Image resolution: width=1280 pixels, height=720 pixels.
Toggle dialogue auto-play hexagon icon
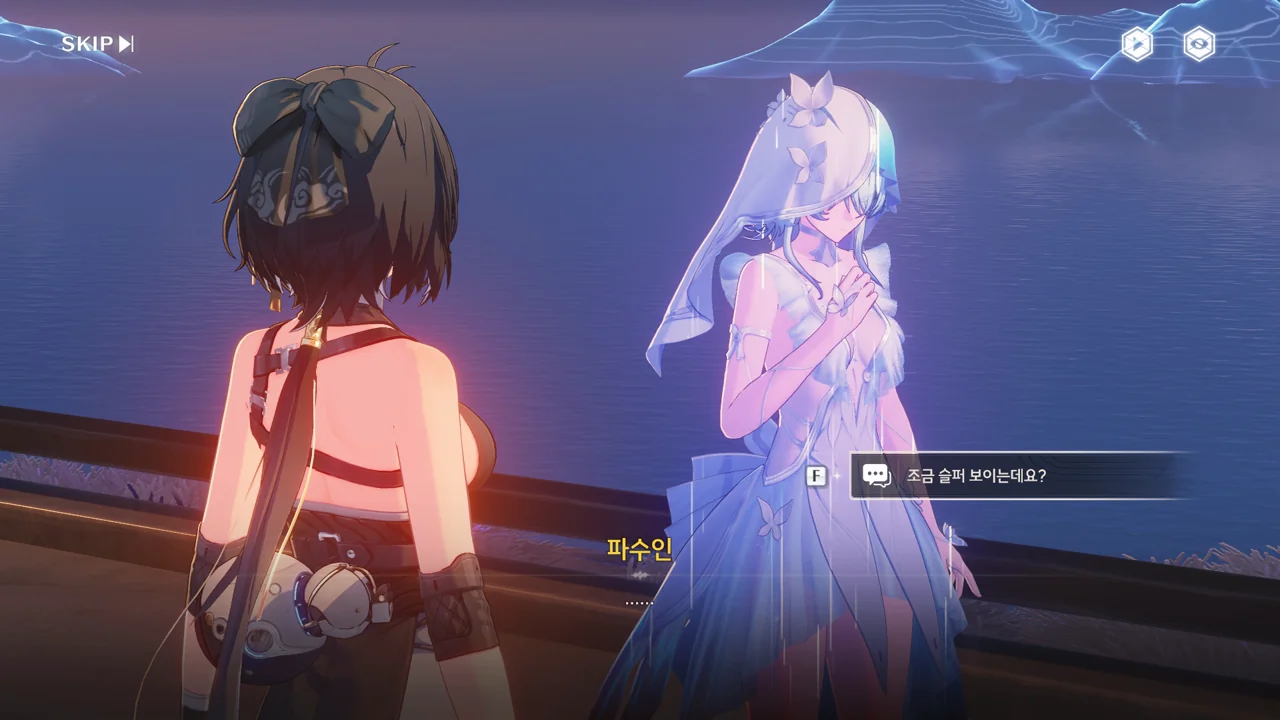(x=1137, y=44)
